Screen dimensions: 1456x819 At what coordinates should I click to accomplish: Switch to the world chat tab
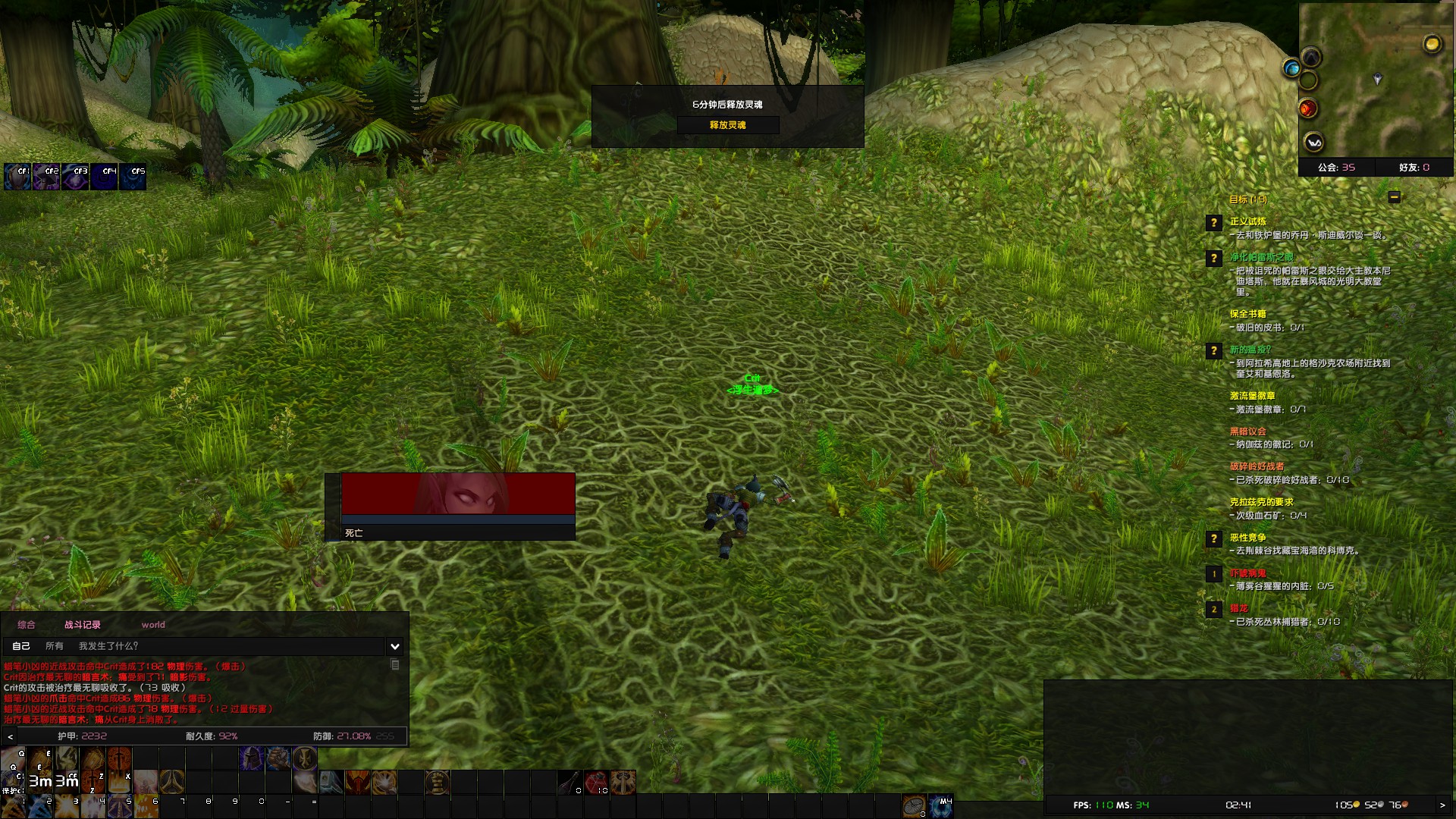(x=152, y=625)
